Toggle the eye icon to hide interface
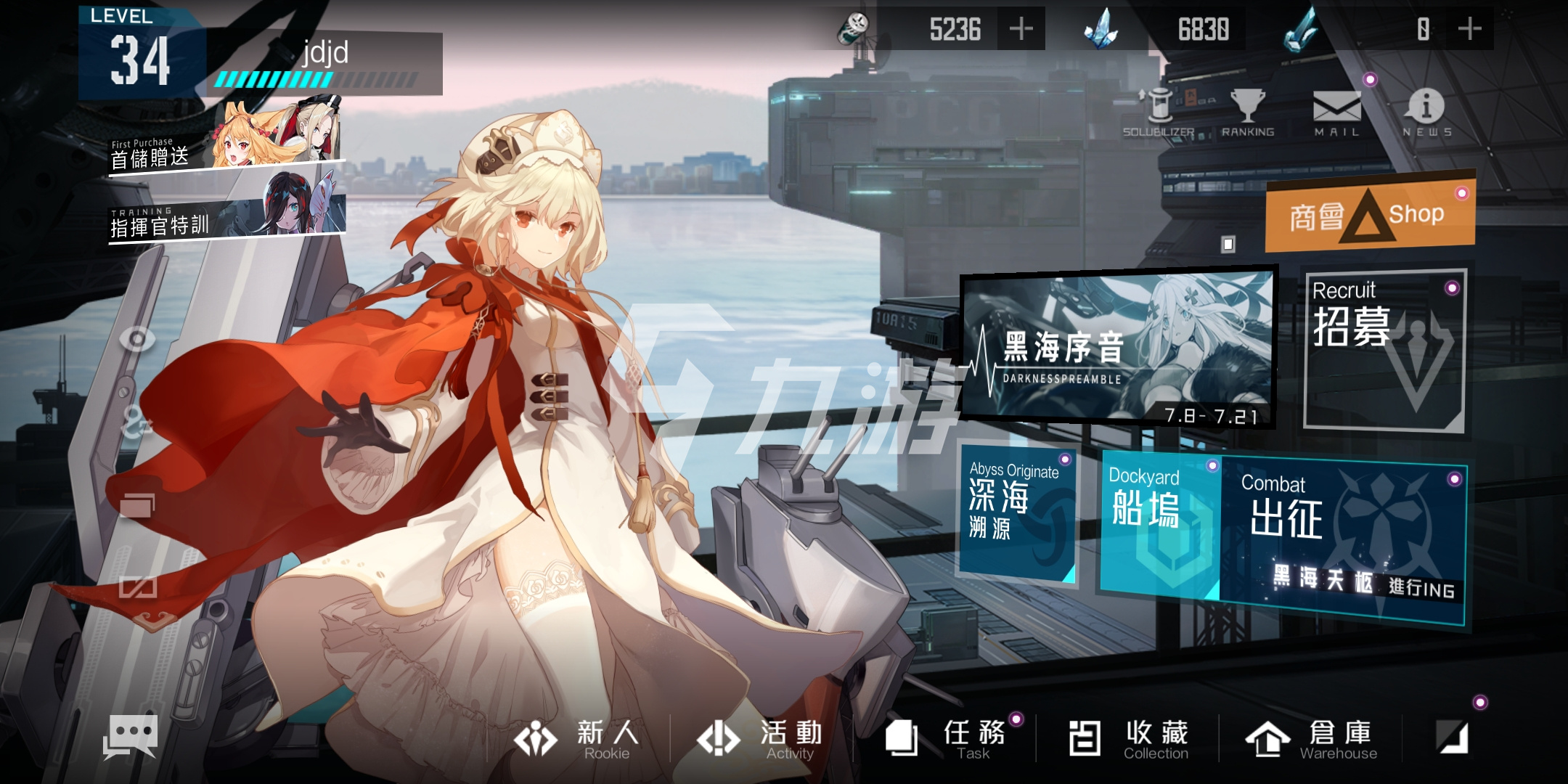 tap(136, 338)
